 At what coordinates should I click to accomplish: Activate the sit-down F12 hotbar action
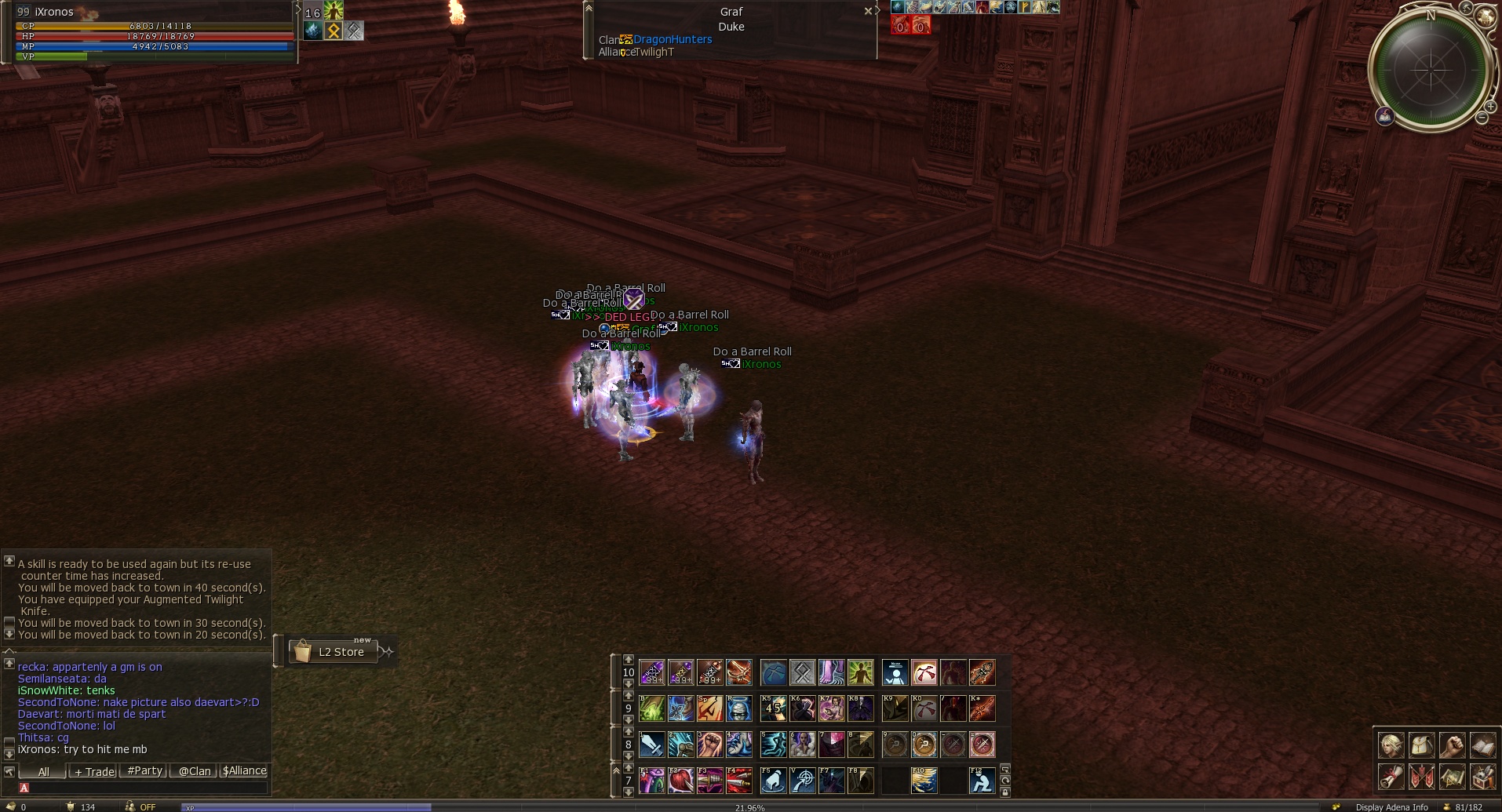982,781
